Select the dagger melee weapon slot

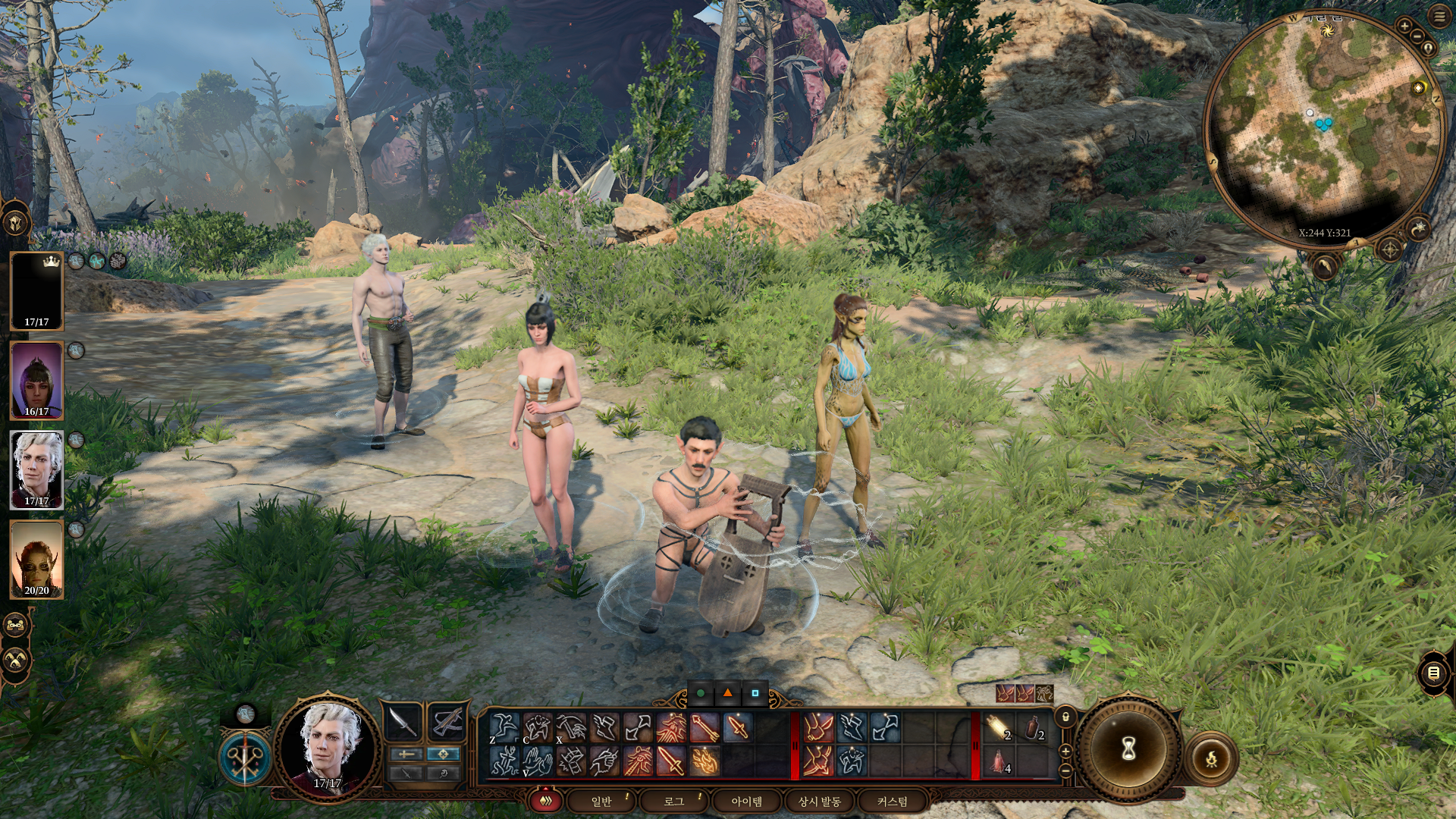point(404,723)
